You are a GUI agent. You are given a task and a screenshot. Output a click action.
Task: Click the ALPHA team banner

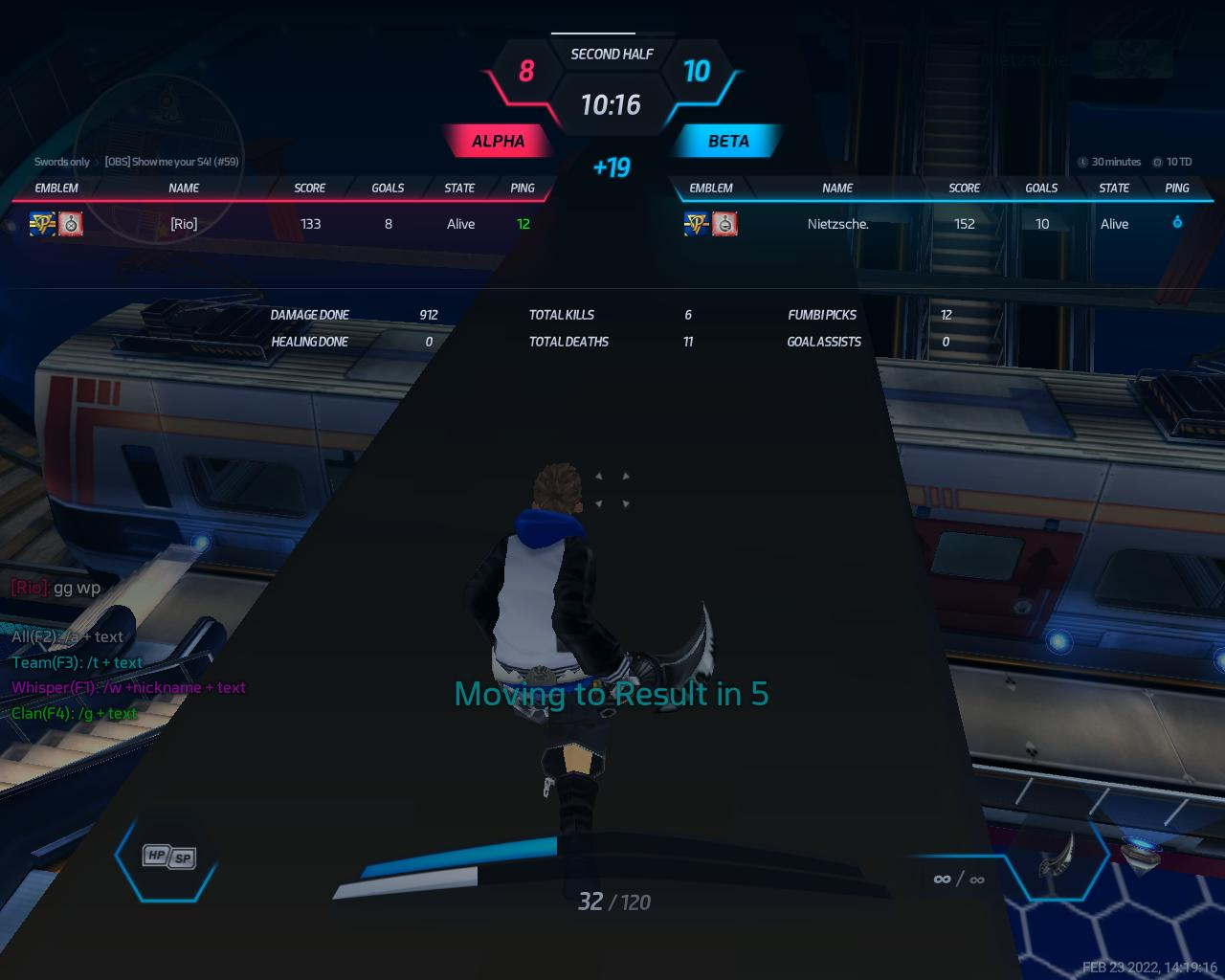[498, 141]
